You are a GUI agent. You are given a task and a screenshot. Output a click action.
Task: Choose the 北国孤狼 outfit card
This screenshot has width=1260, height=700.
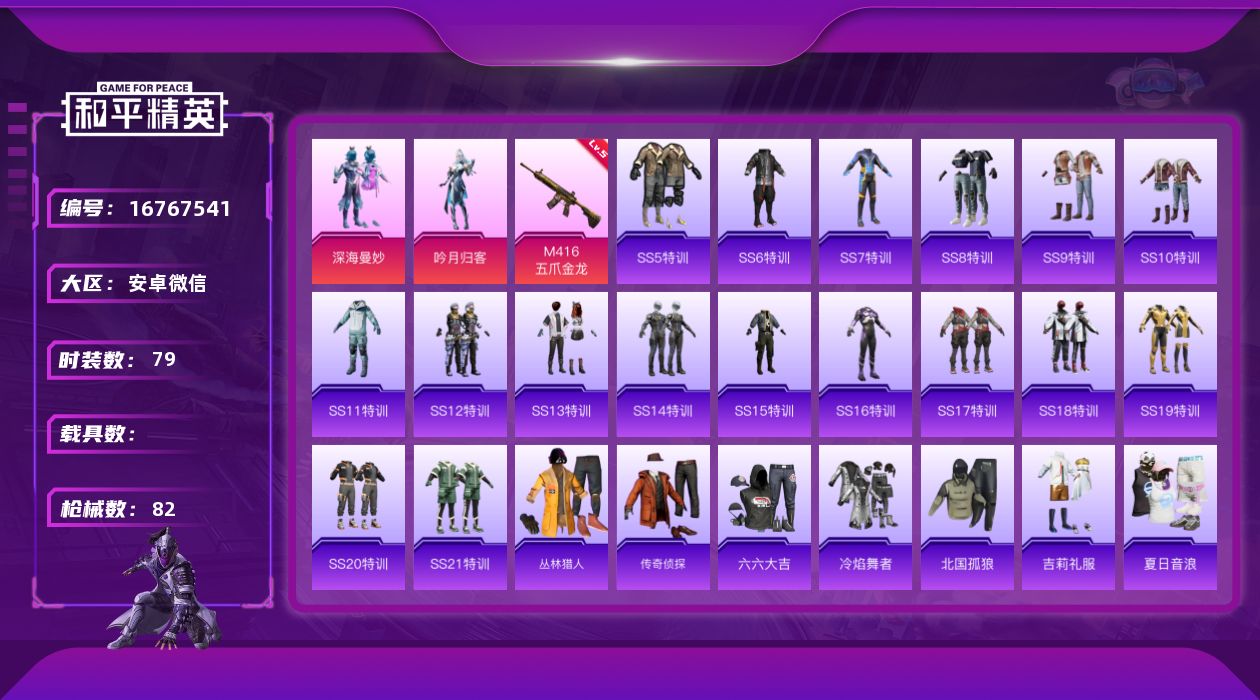pyautogui.click(x=967, y=517)
